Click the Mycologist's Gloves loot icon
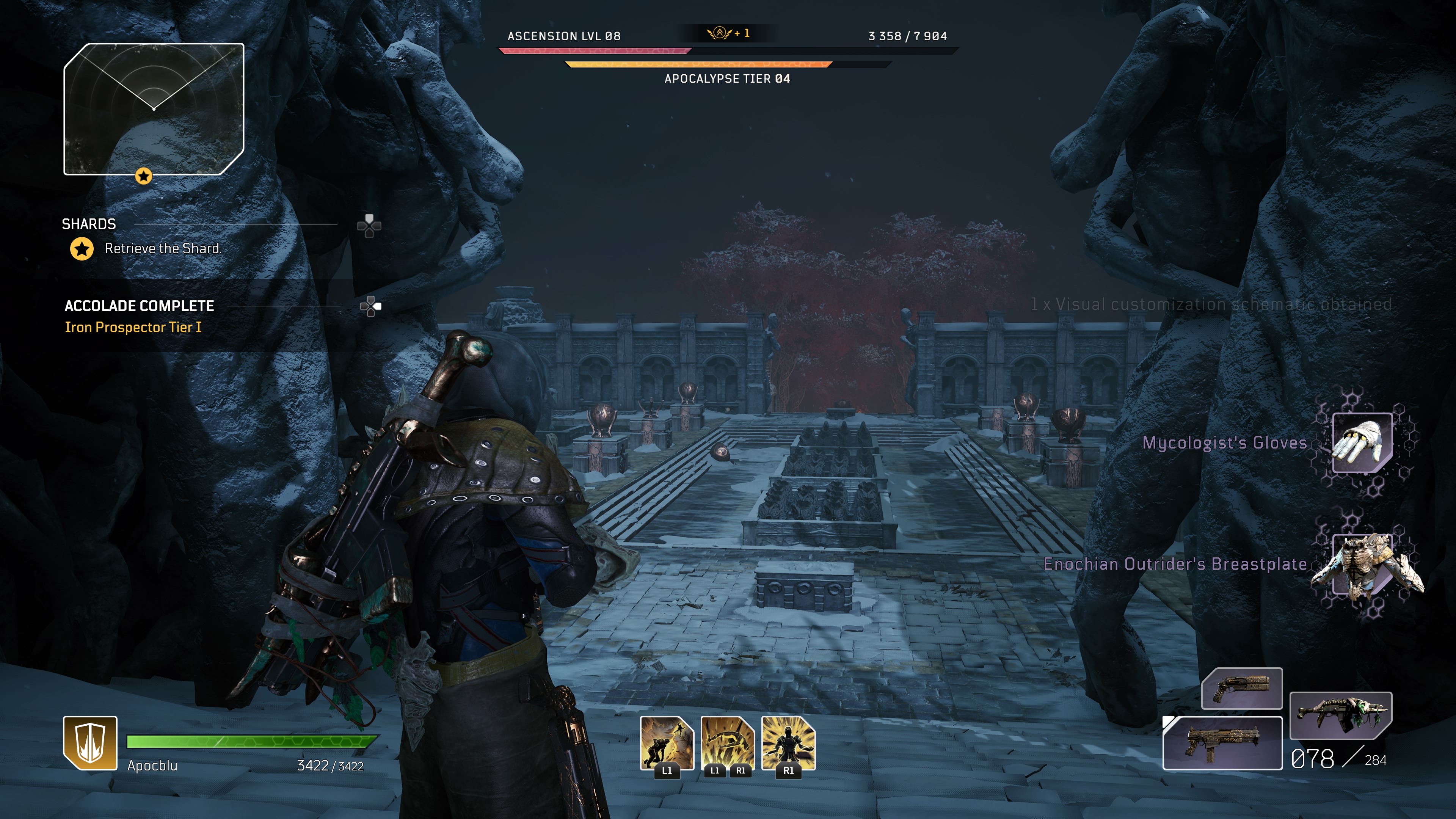Viewport: 1456px width, 819px height. (x=1362, y=442)
